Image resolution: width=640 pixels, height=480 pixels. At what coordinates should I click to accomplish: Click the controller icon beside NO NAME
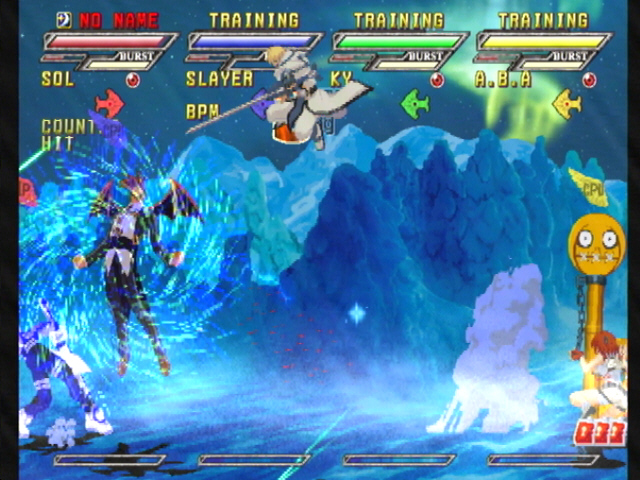point(64,20)
